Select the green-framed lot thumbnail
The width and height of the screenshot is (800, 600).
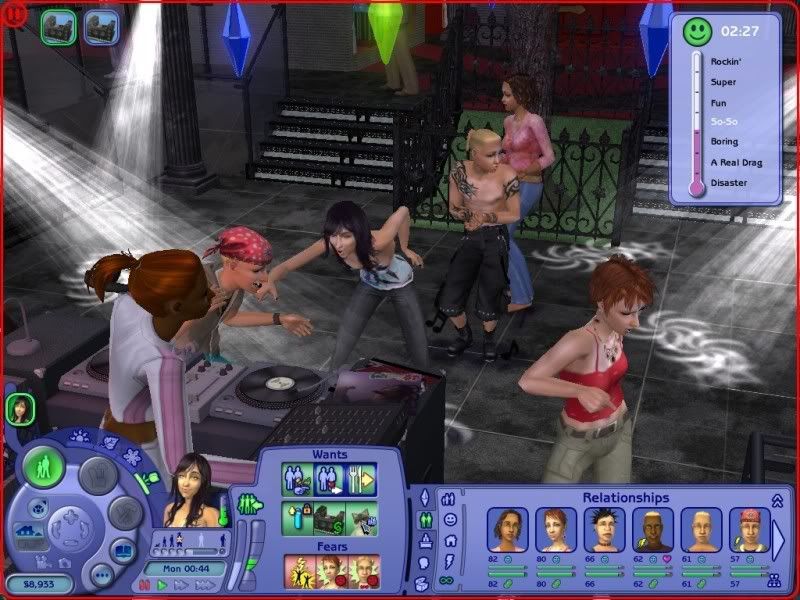(58, 28)
